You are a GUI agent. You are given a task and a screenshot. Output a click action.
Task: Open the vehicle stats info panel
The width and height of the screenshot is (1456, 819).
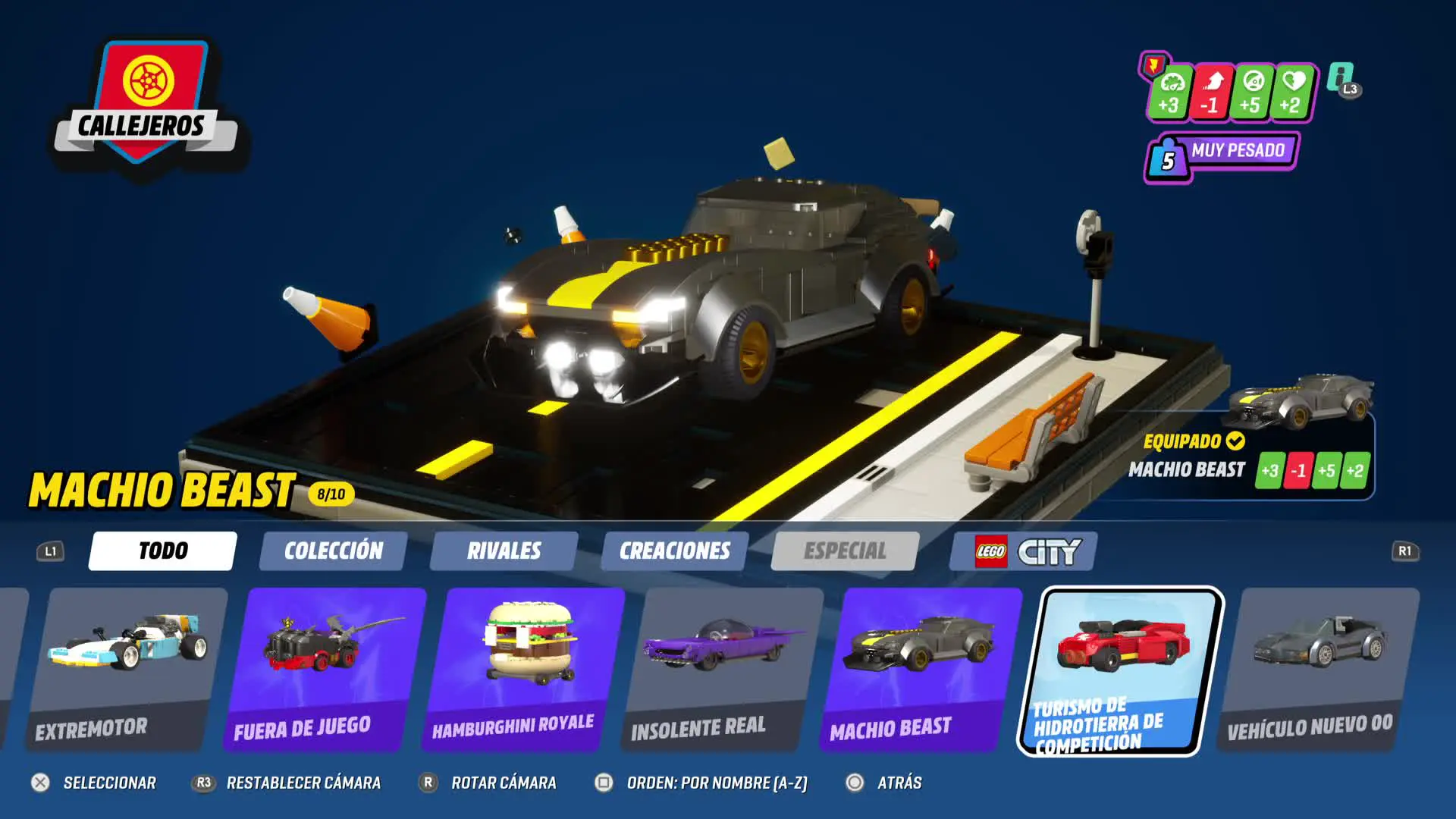[1341, 79]
